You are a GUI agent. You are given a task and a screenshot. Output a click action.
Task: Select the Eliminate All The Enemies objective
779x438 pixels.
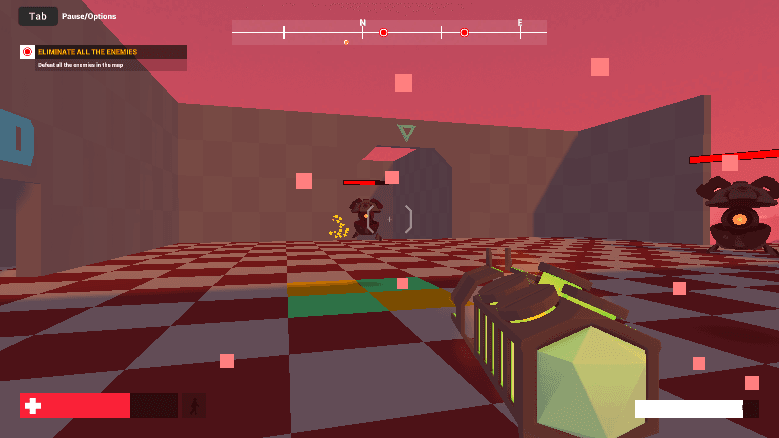point(88,52)
